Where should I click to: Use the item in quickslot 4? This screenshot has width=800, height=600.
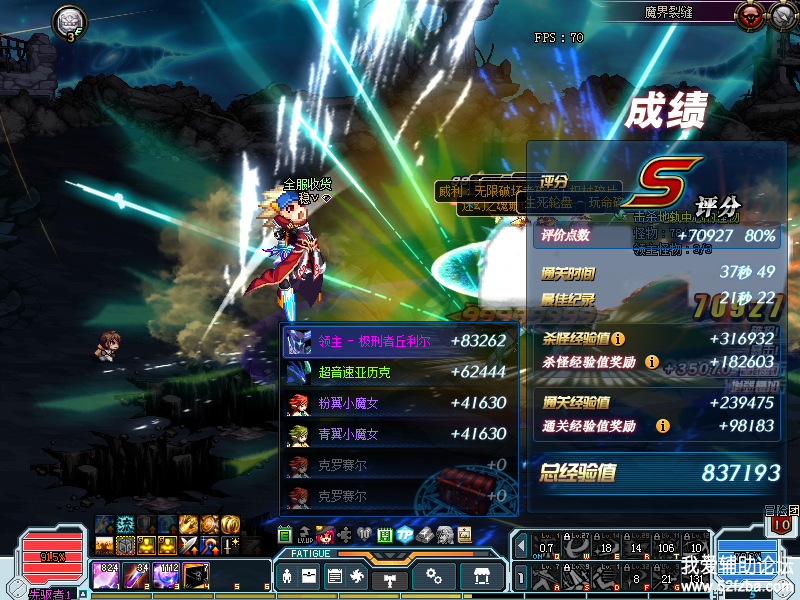coord(197,574)
